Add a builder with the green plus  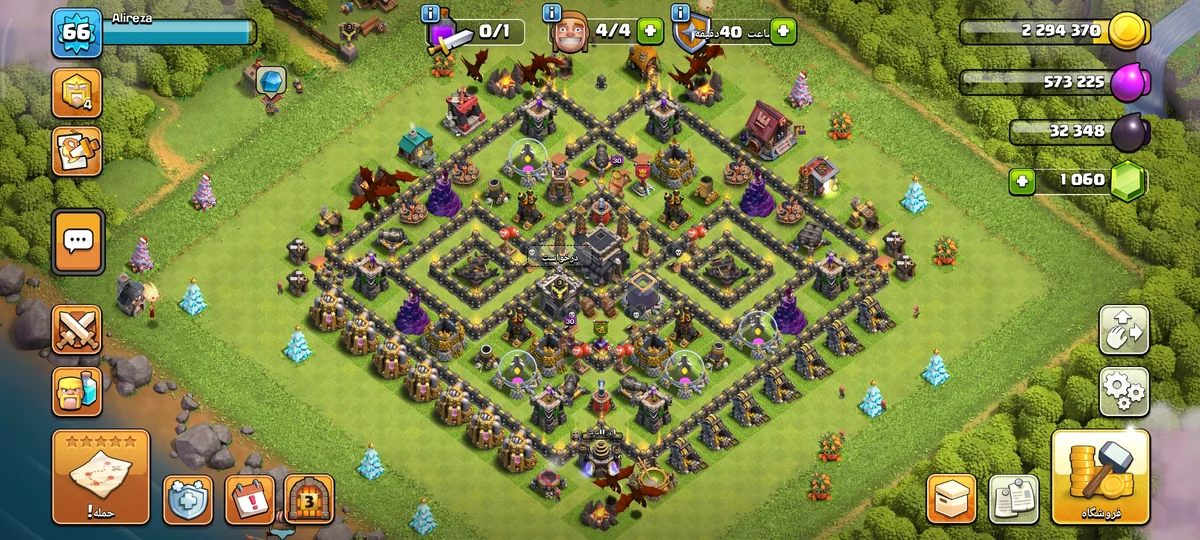point(650,31)
